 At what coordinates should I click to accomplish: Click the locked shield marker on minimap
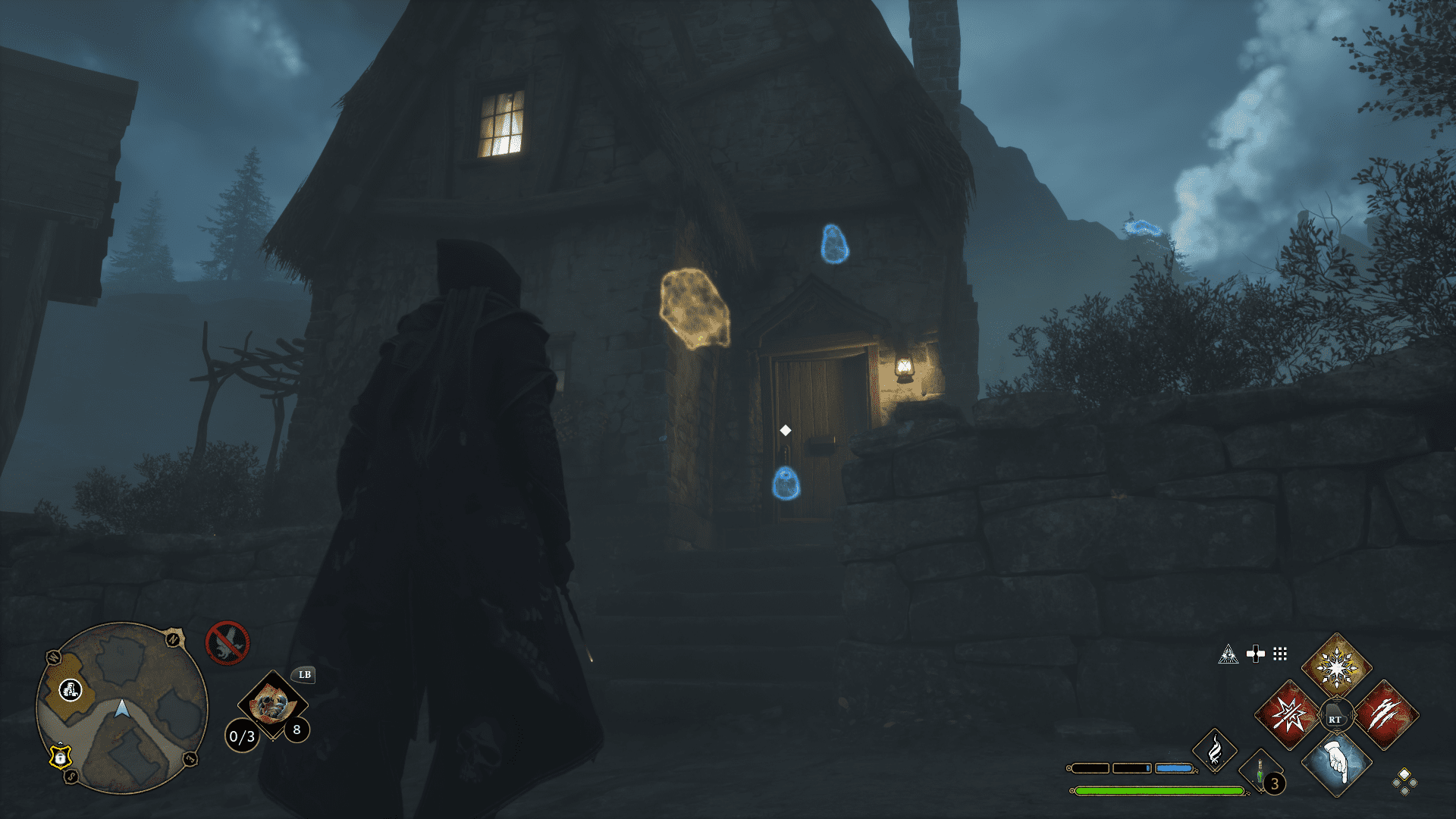click(x=60, y=758)
